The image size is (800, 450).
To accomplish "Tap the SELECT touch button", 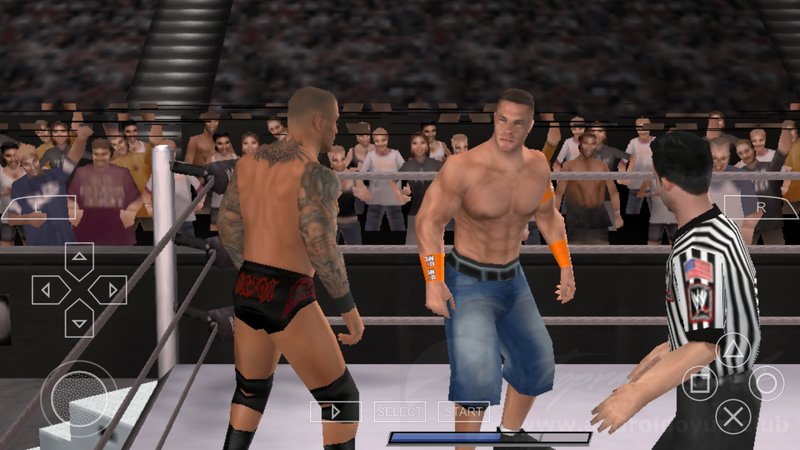I will 399,411.
